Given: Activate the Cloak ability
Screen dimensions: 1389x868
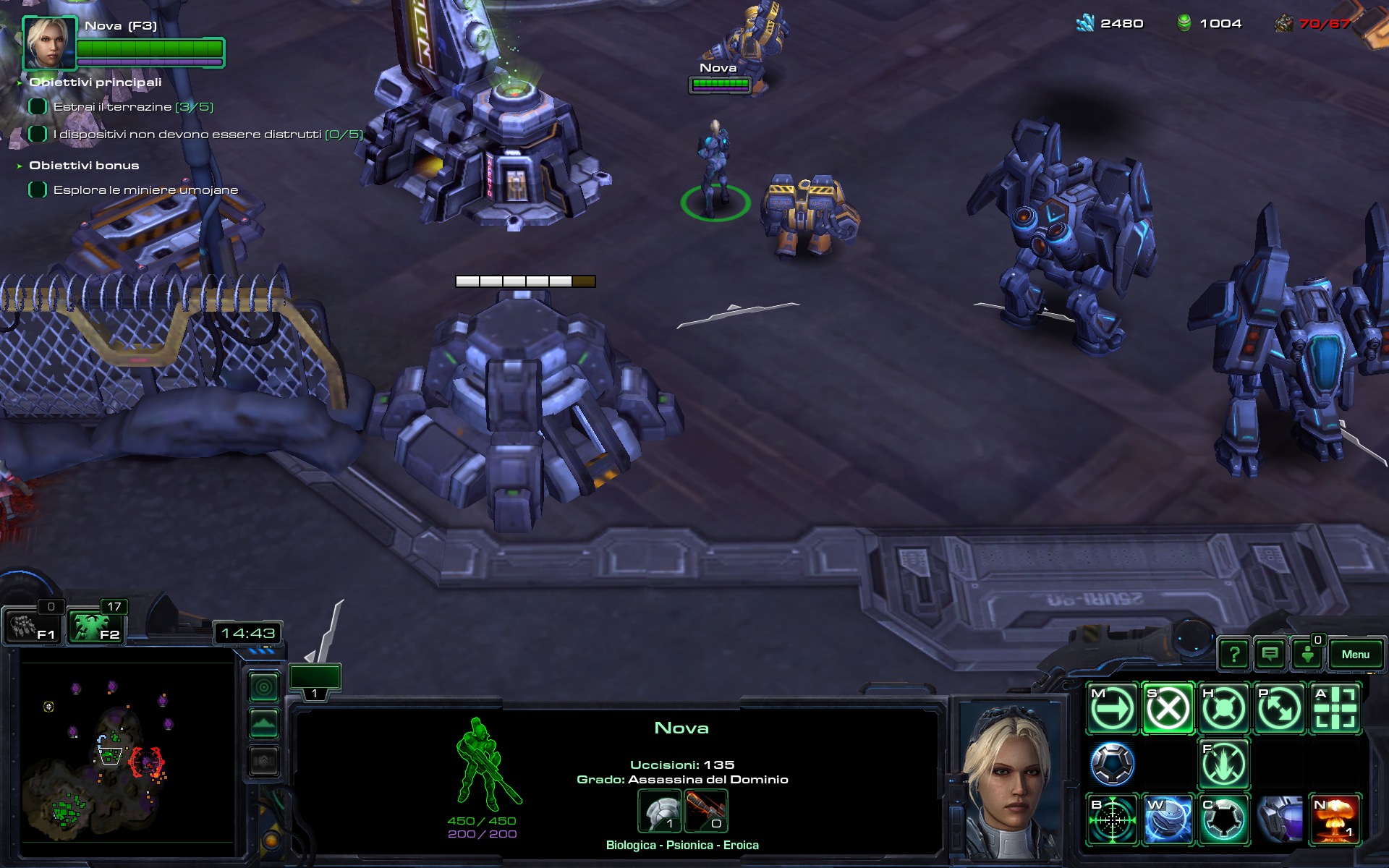Looking at the screenshot, I should pyautogui.click(x=1223, y=820).
